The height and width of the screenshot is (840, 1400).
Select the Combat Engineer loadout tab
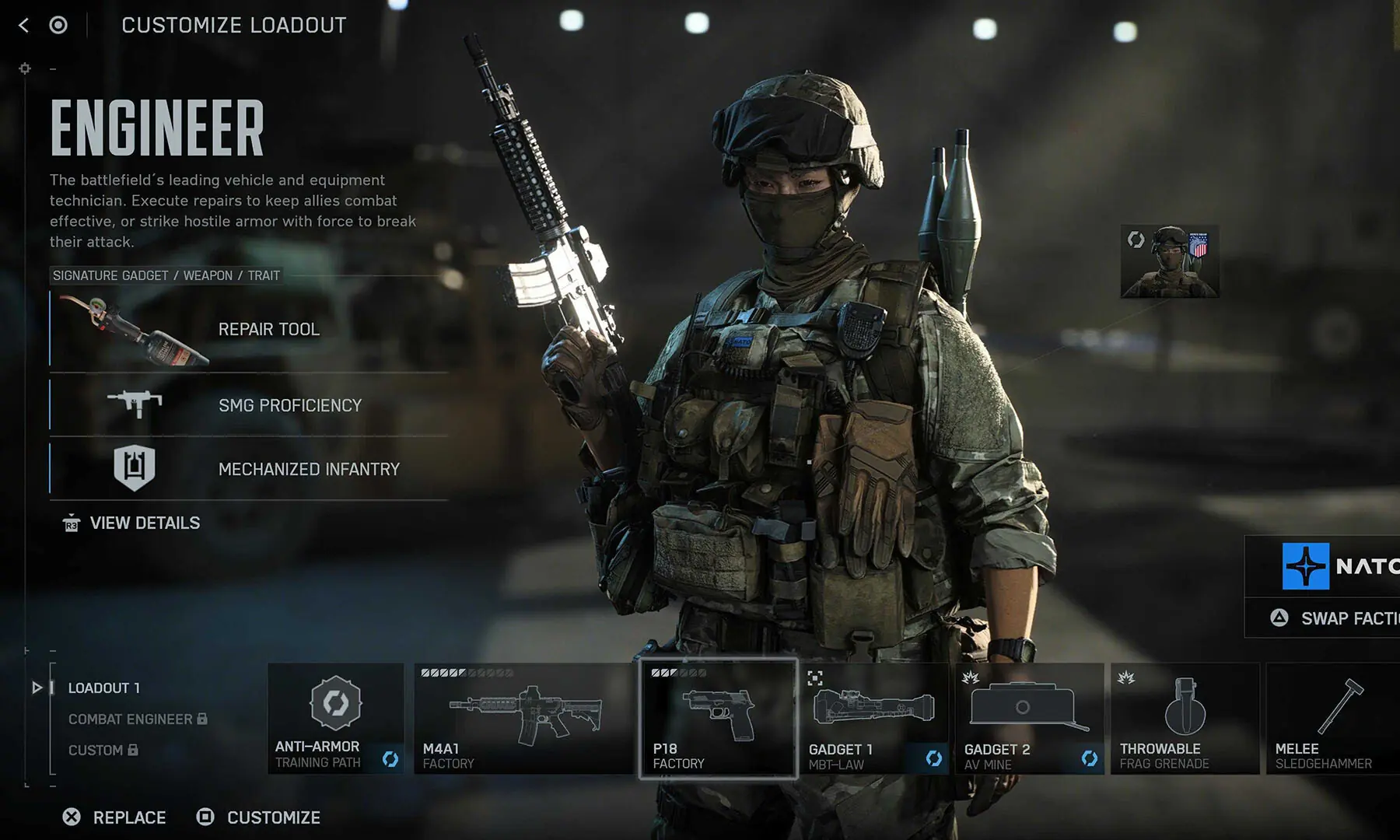click(x=131, y=719)
